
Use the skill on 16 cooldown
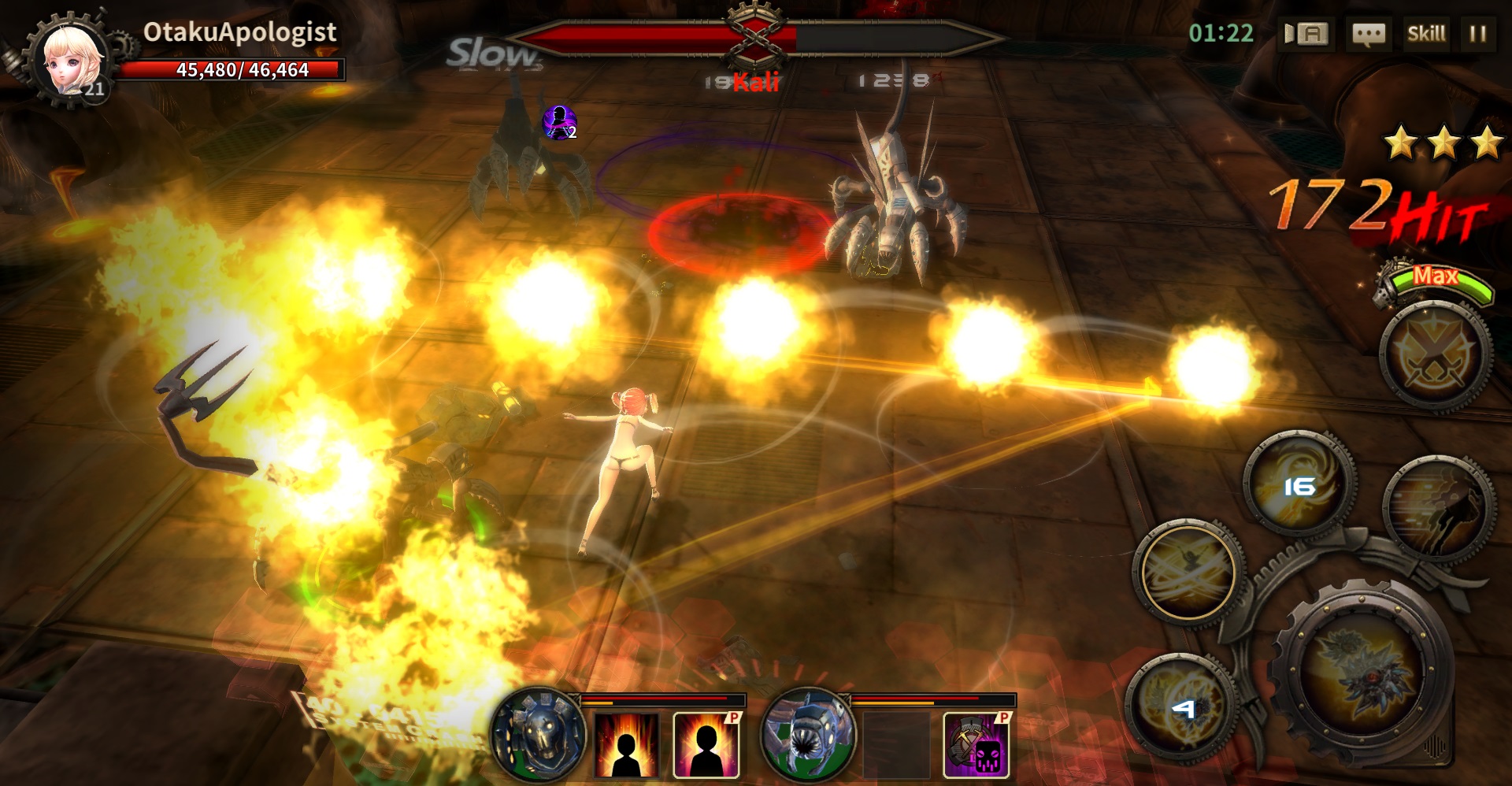click(x=1299, y=484)
